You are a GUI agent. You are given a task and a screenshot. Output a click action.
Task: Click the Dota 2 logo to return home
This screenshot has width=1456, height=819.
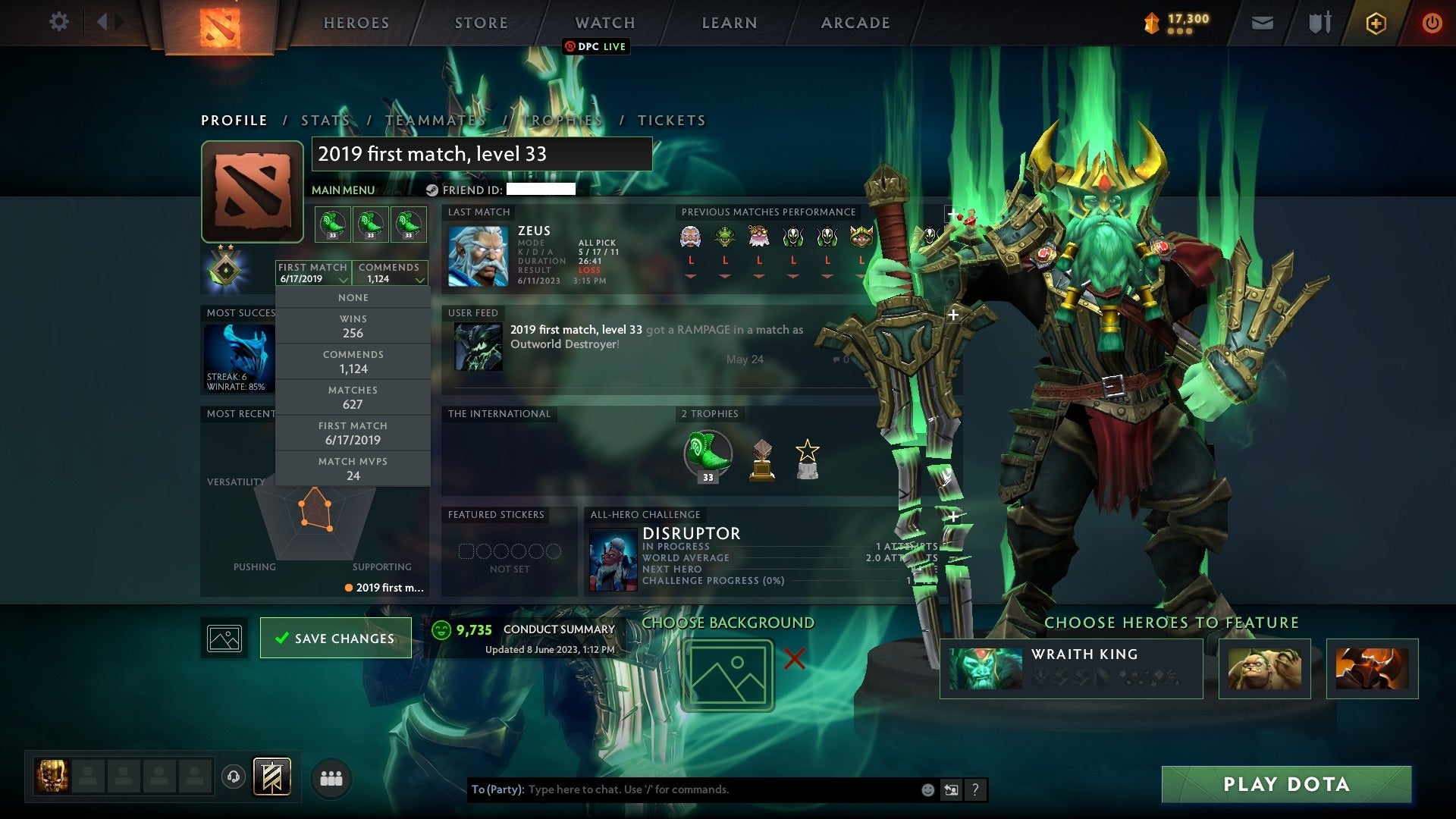click(218, 23)
